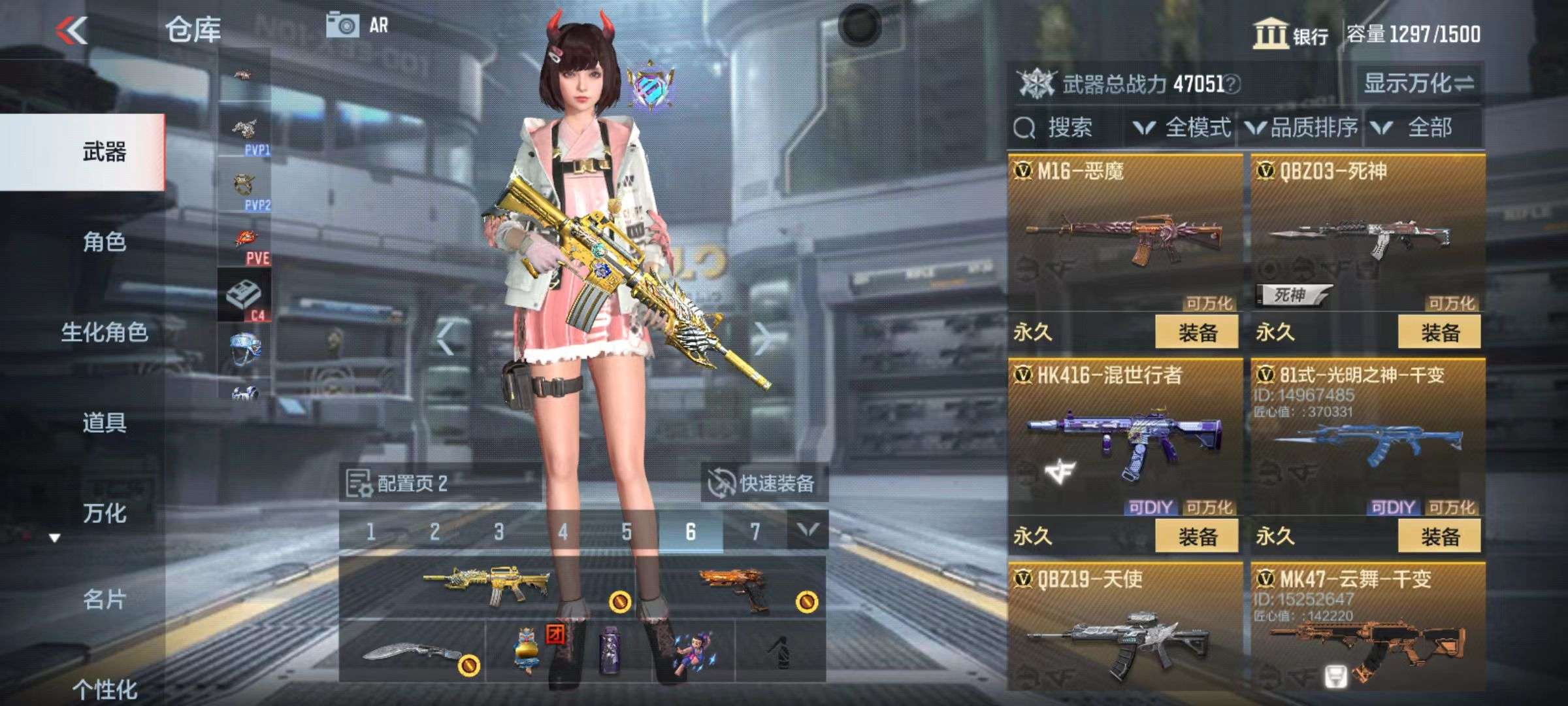
Task: Select the PVE loadout icon
Action: click(x=246, y=246)
